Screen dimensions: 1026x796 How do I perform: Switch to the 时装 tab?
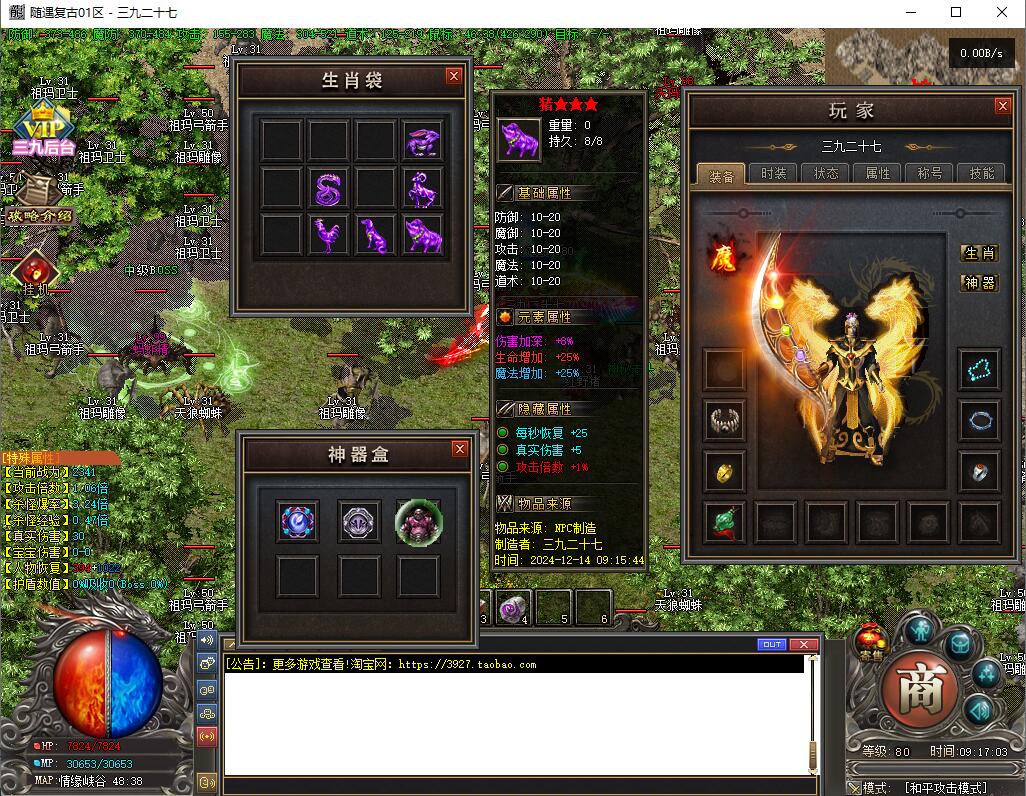(x=773, y=173)
